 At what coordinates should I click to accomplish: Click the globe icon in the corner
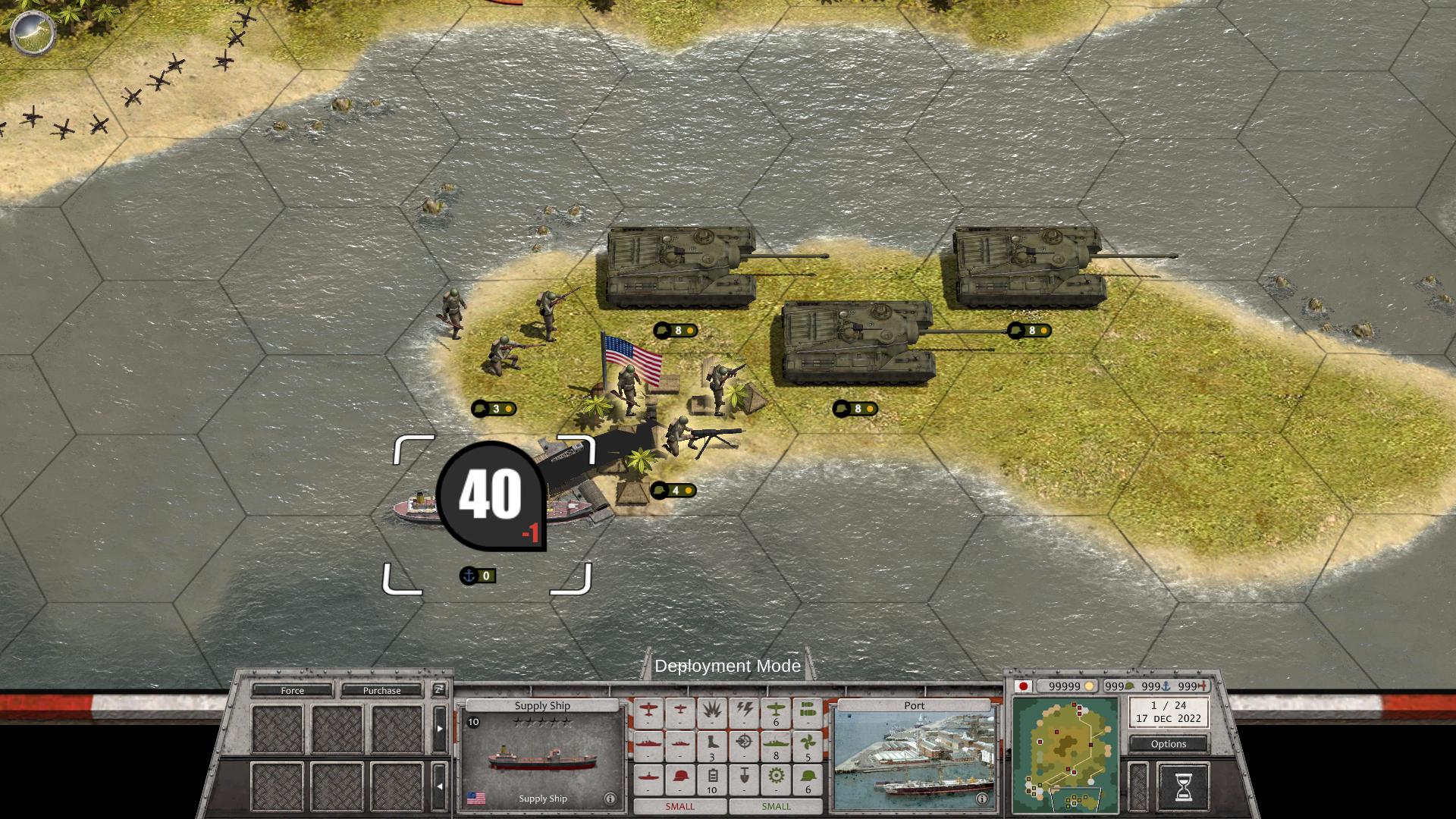(x=33, y=32)
